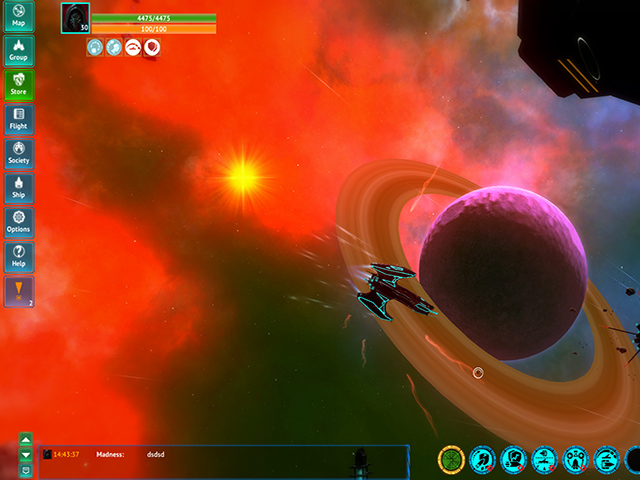Image resolution: width=640 pixels, height=480 pixels.
Task: Click the chat message from Madness
Action: tap(150, 454)
